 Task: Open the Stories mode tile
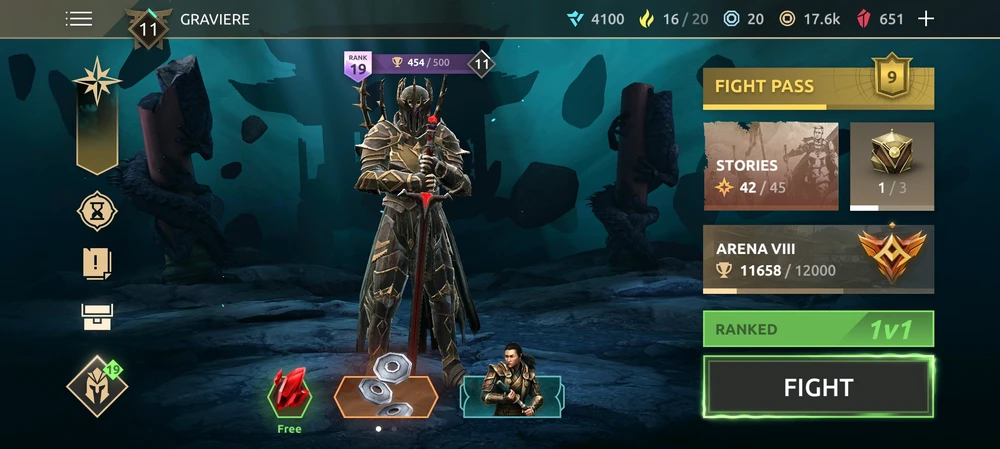pyautogui.click(x=771, y=167)
